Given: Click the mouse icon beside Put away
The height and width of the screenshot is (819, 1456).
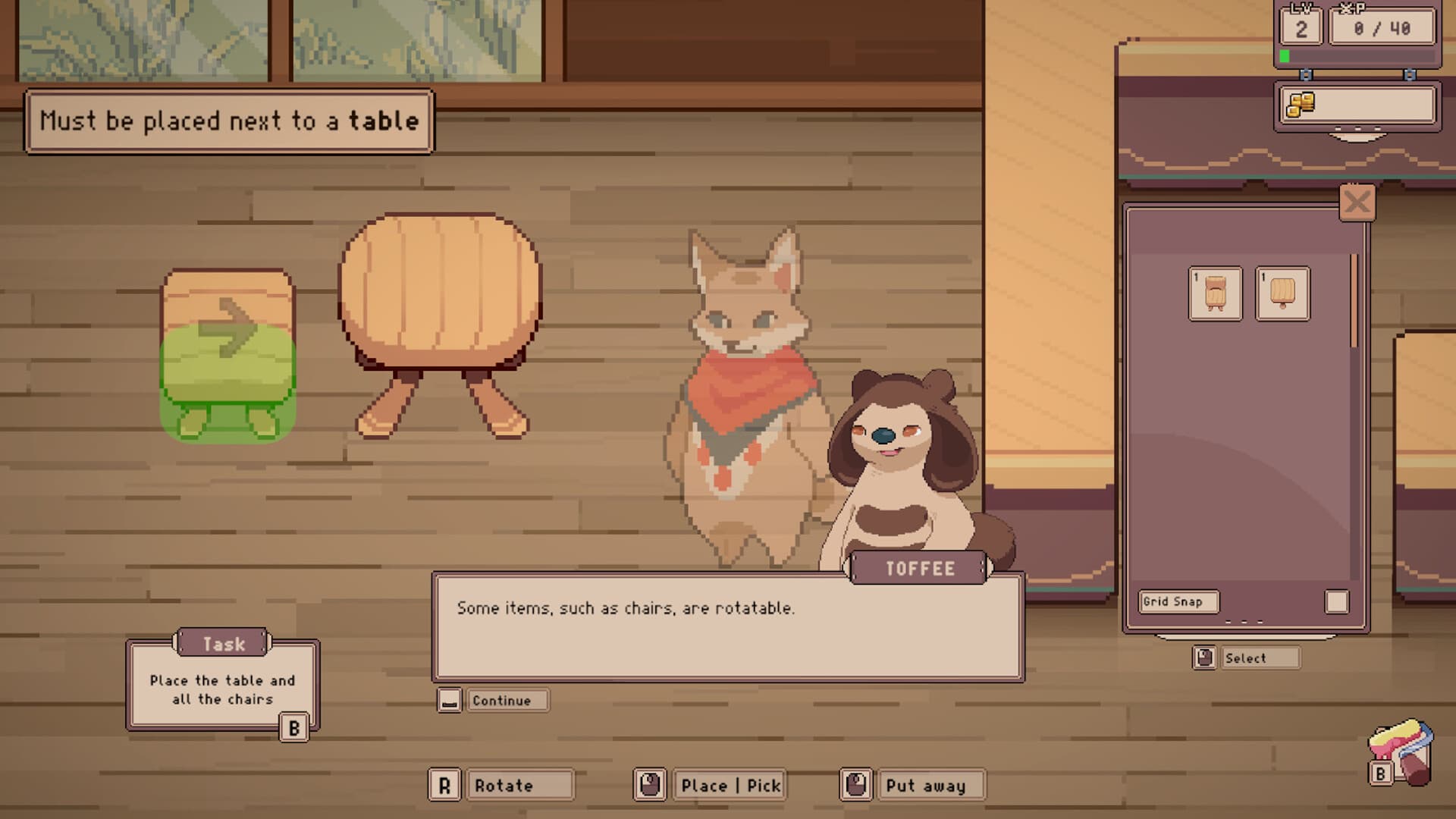Looking at the screenshot, I should 856,785.
